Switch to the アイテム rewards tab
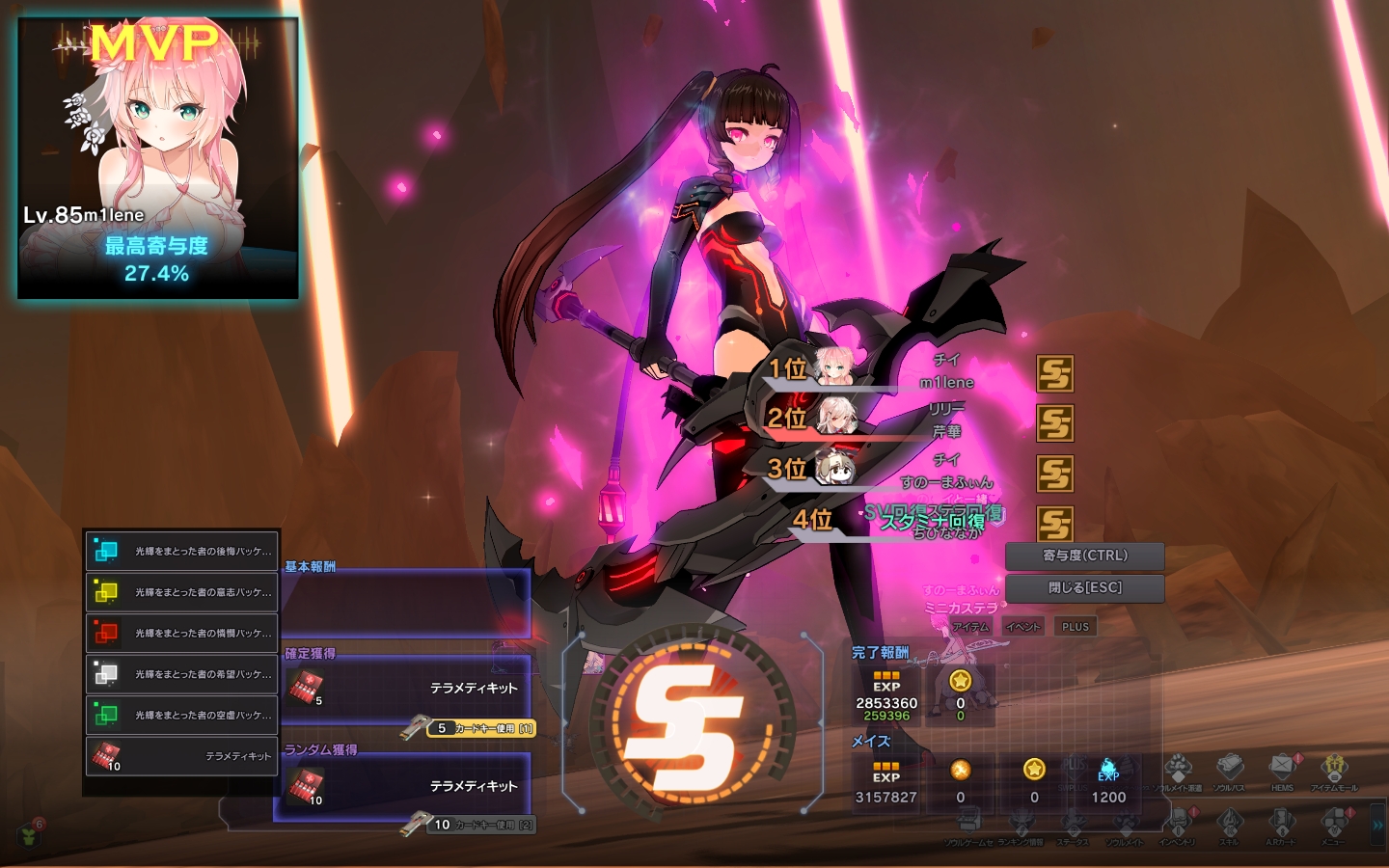 point(970,627)
